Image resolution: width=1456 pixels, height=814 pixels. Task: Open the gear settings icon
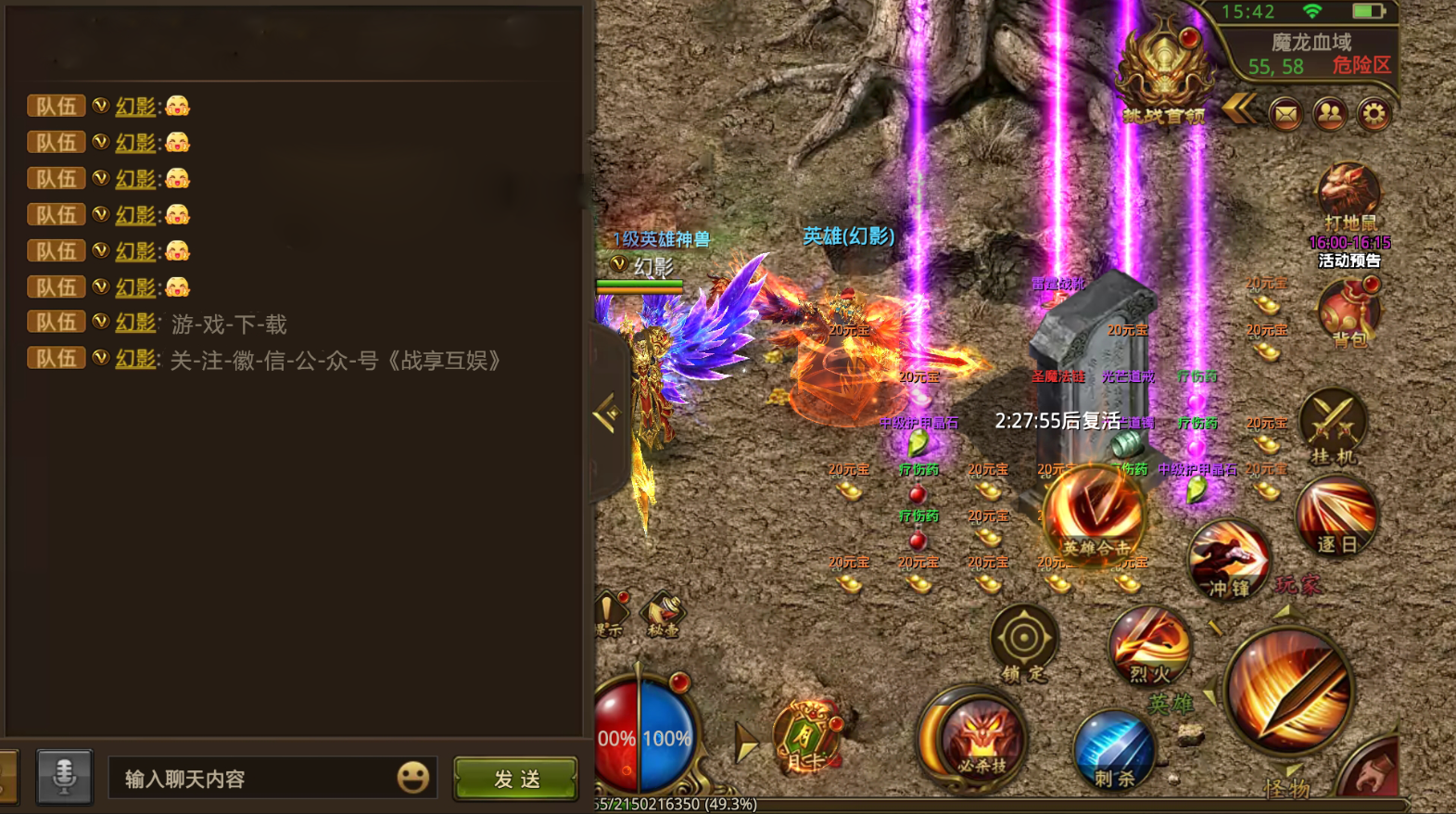(x=1374, y=114)
